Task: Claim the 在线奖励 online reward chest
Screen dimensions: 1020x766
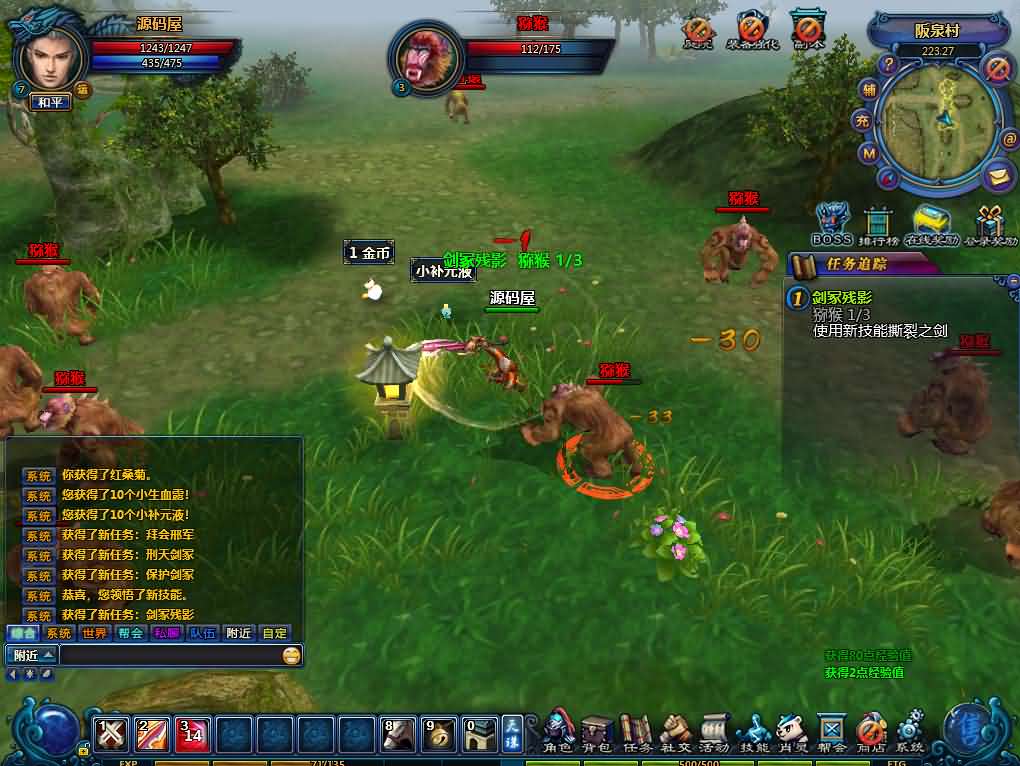Action: (x=930, y=224)
